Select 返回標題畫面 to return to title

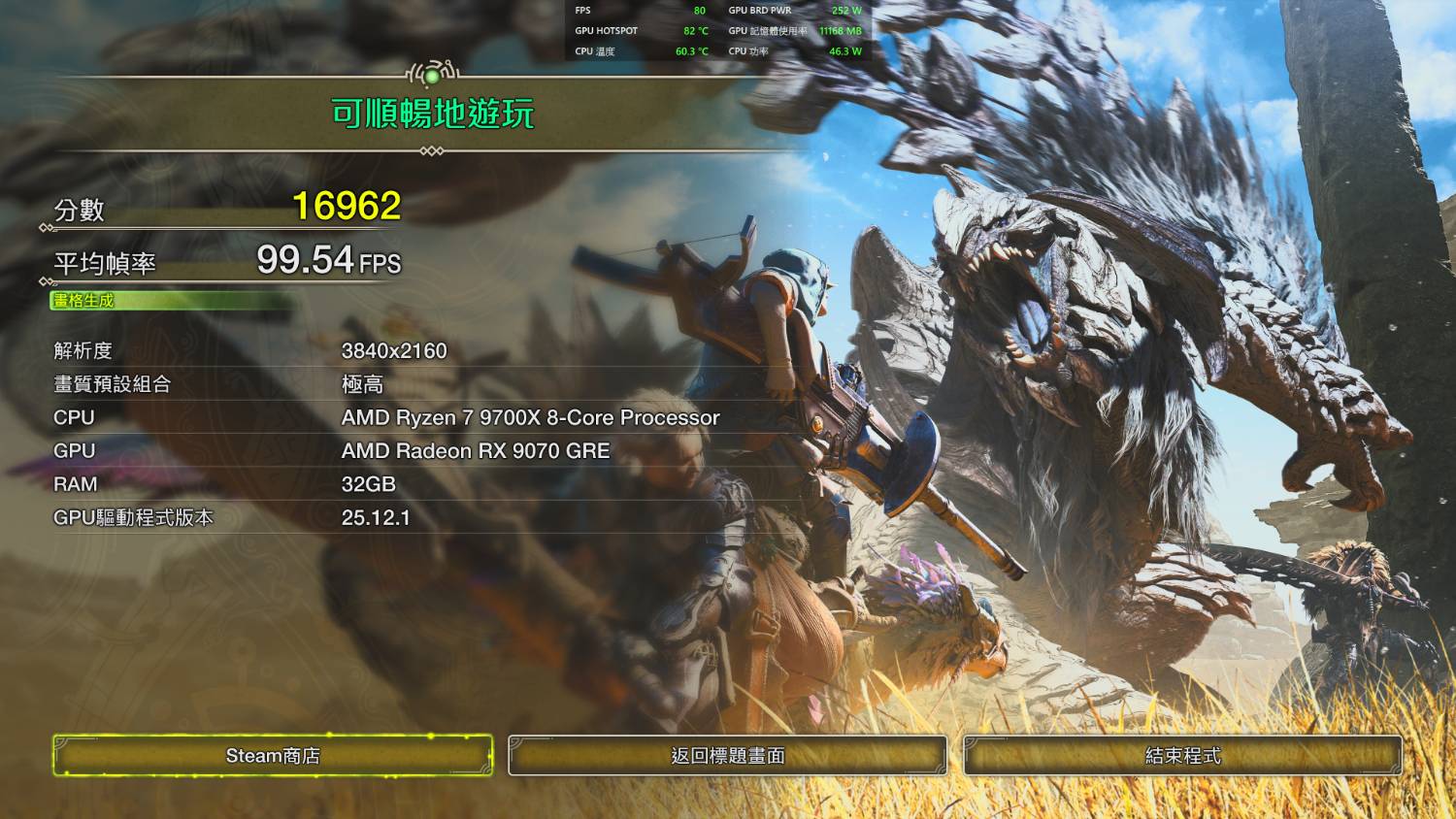pos(727,755)
